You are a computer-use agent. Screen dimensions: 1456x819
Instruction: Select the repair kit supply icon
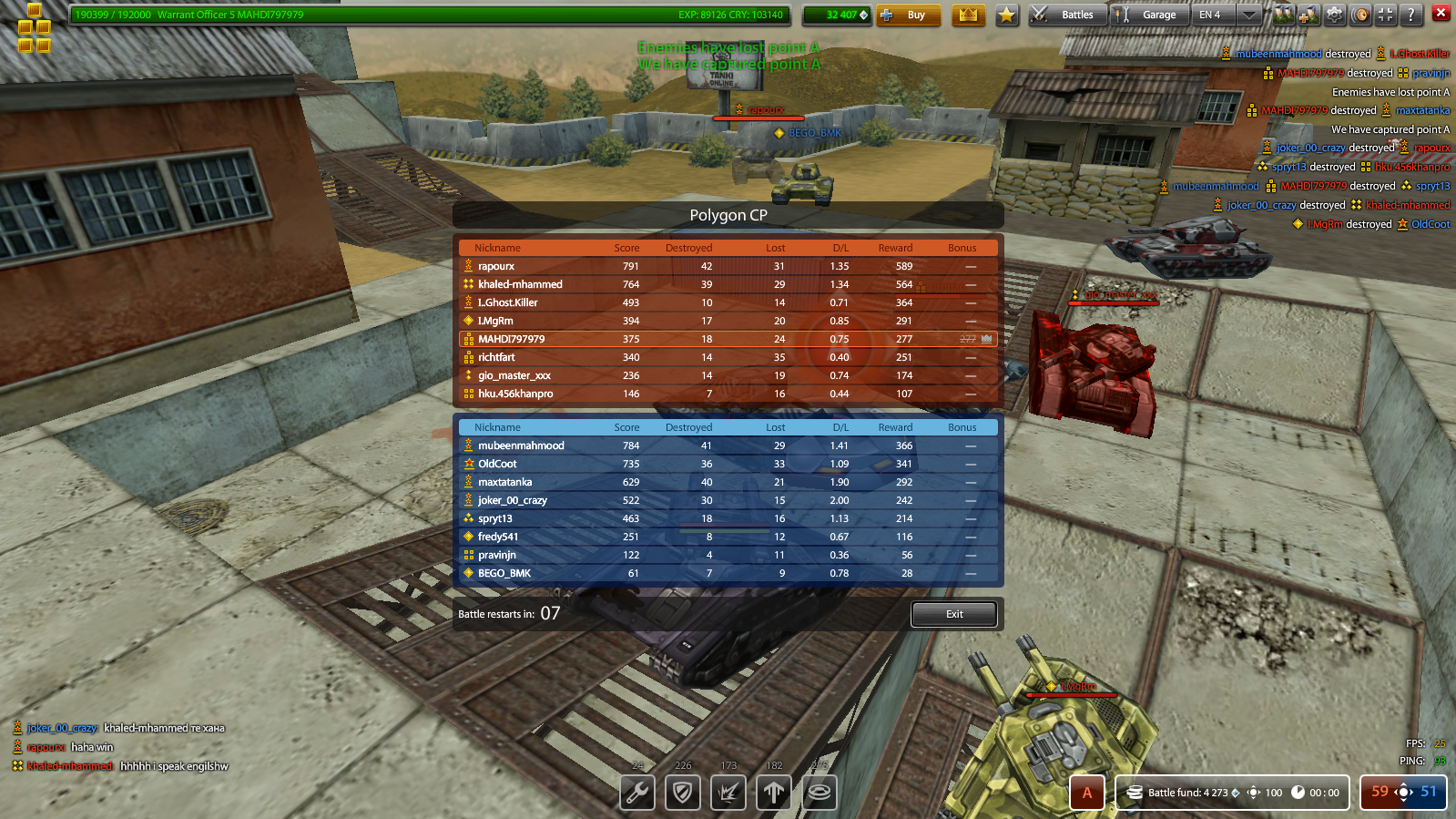(x=636, y=793)
